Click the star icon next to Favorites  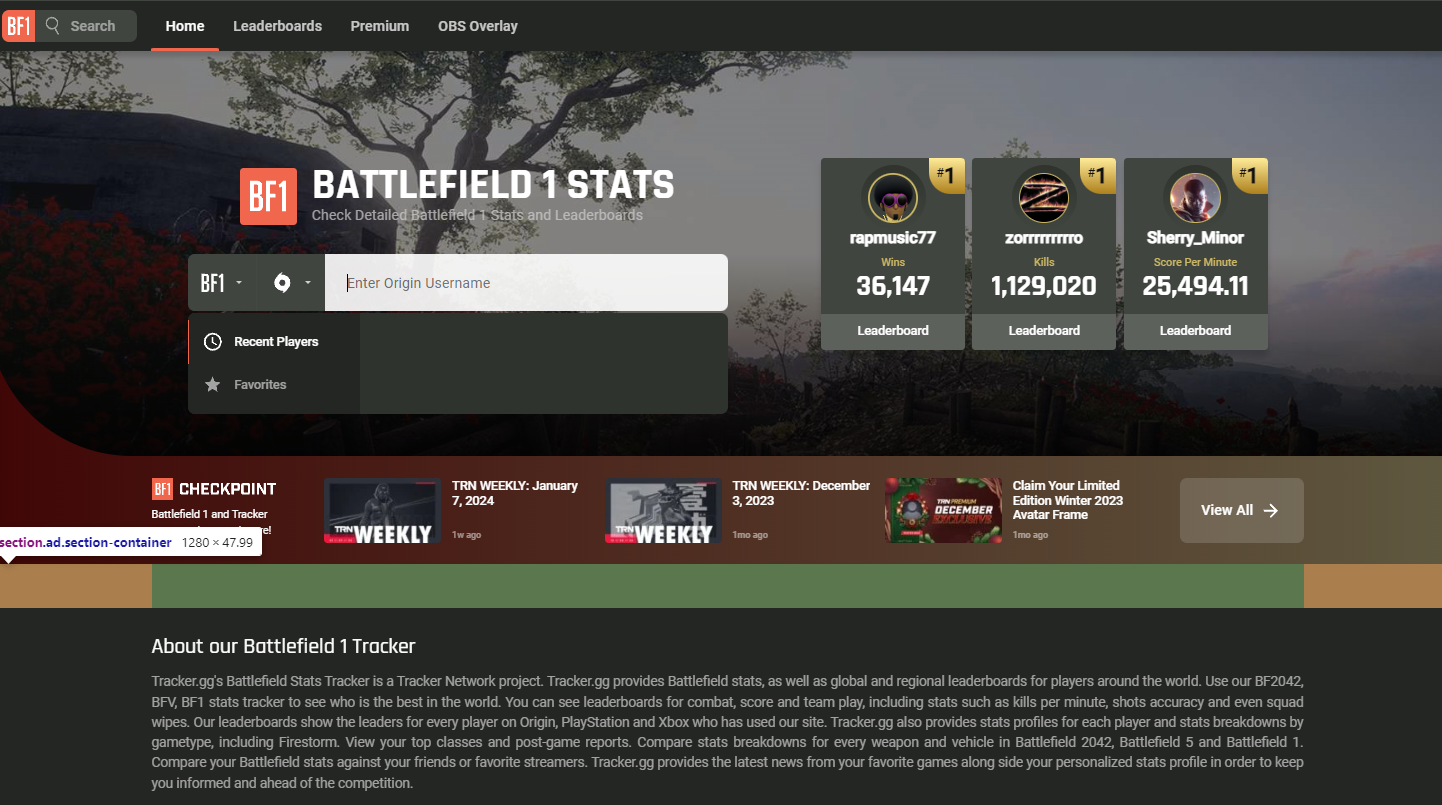212,384
